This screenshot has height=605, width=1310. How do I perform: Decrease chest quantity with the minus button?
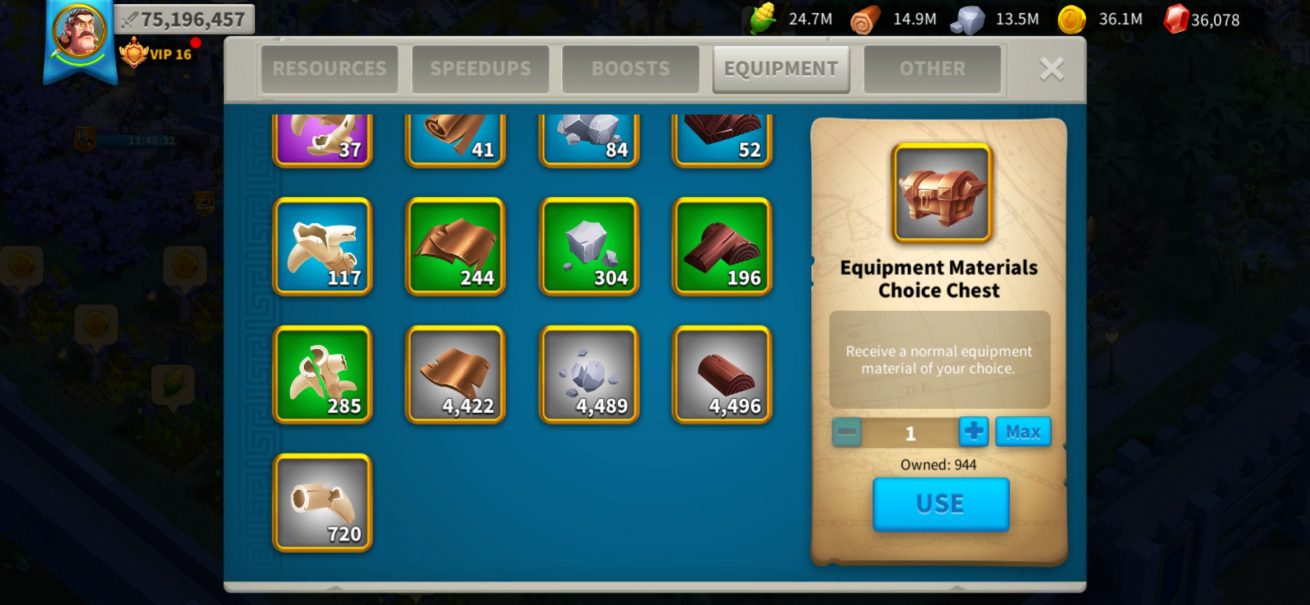point(847,432)
